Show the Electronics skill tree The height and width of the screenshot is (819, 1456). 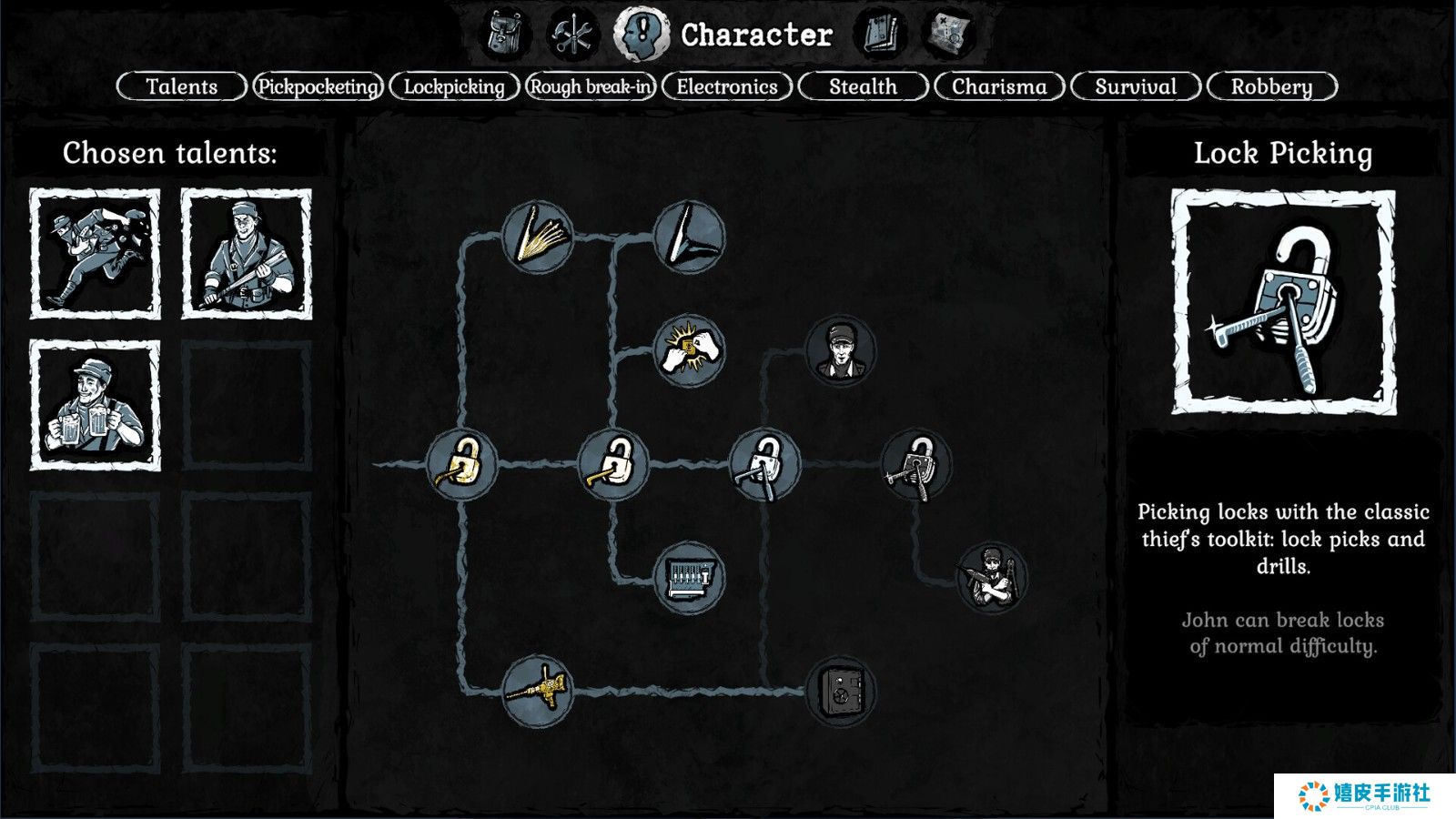[x=727, y=86]
